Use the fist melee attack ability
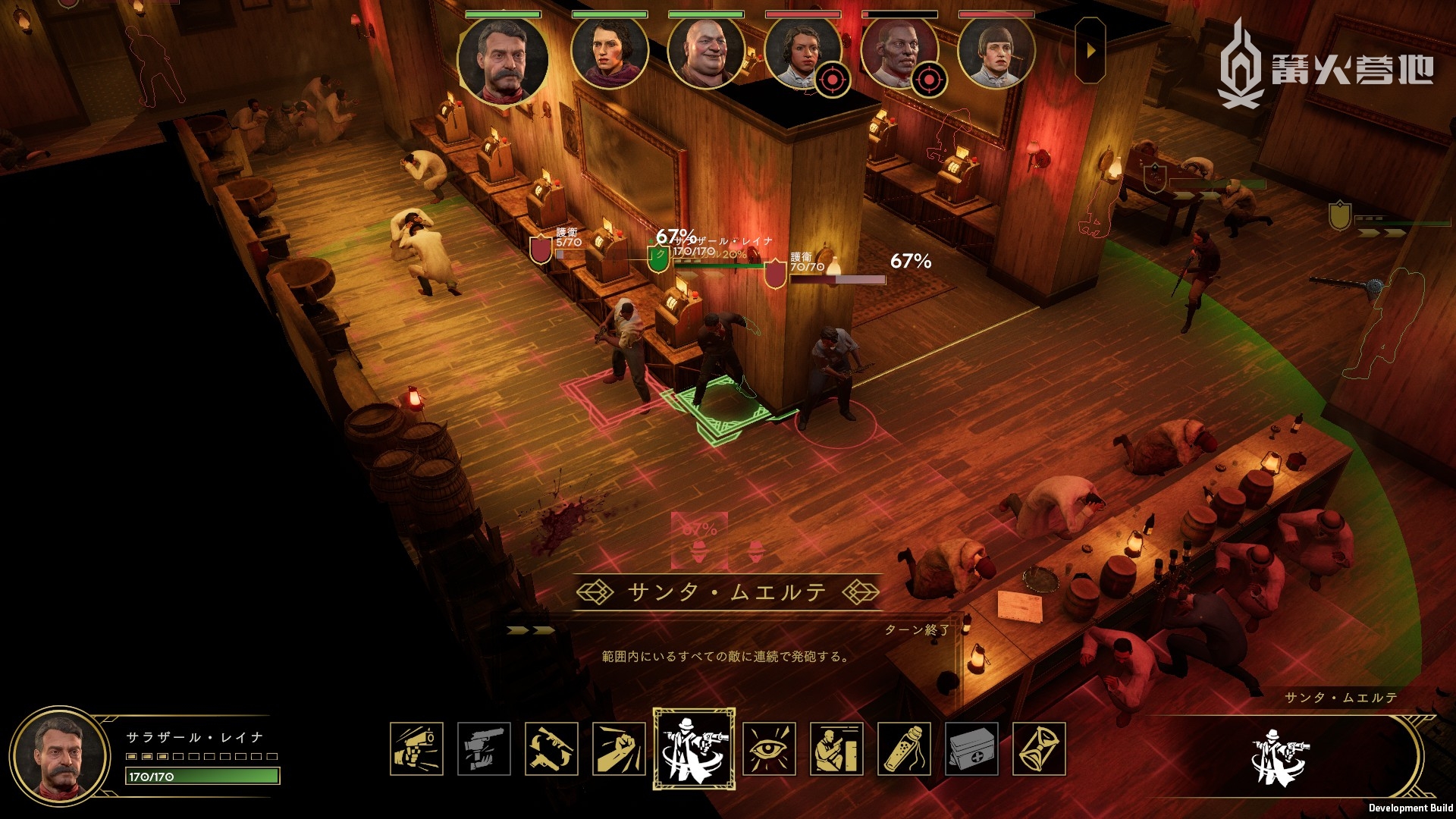 [x=619, y=748]
